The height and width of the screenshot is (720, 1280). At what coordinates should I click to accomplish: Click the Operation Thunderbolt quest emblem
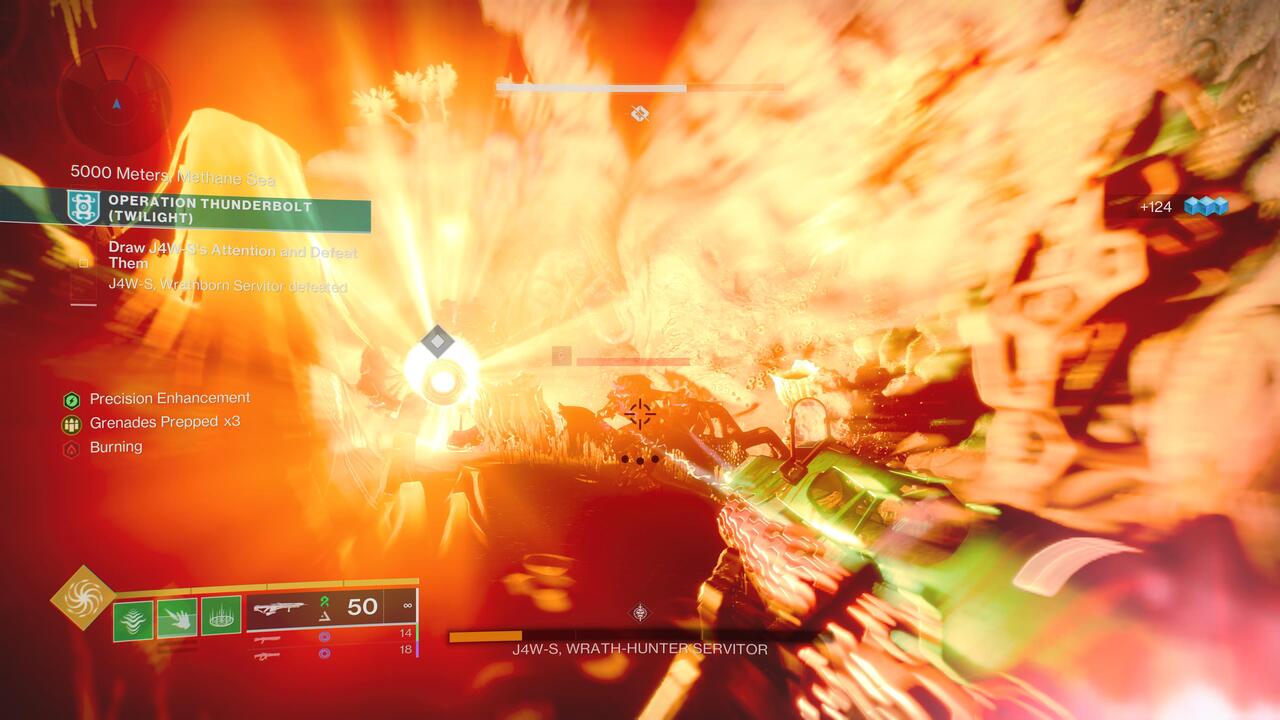click(x=84, y=206)
